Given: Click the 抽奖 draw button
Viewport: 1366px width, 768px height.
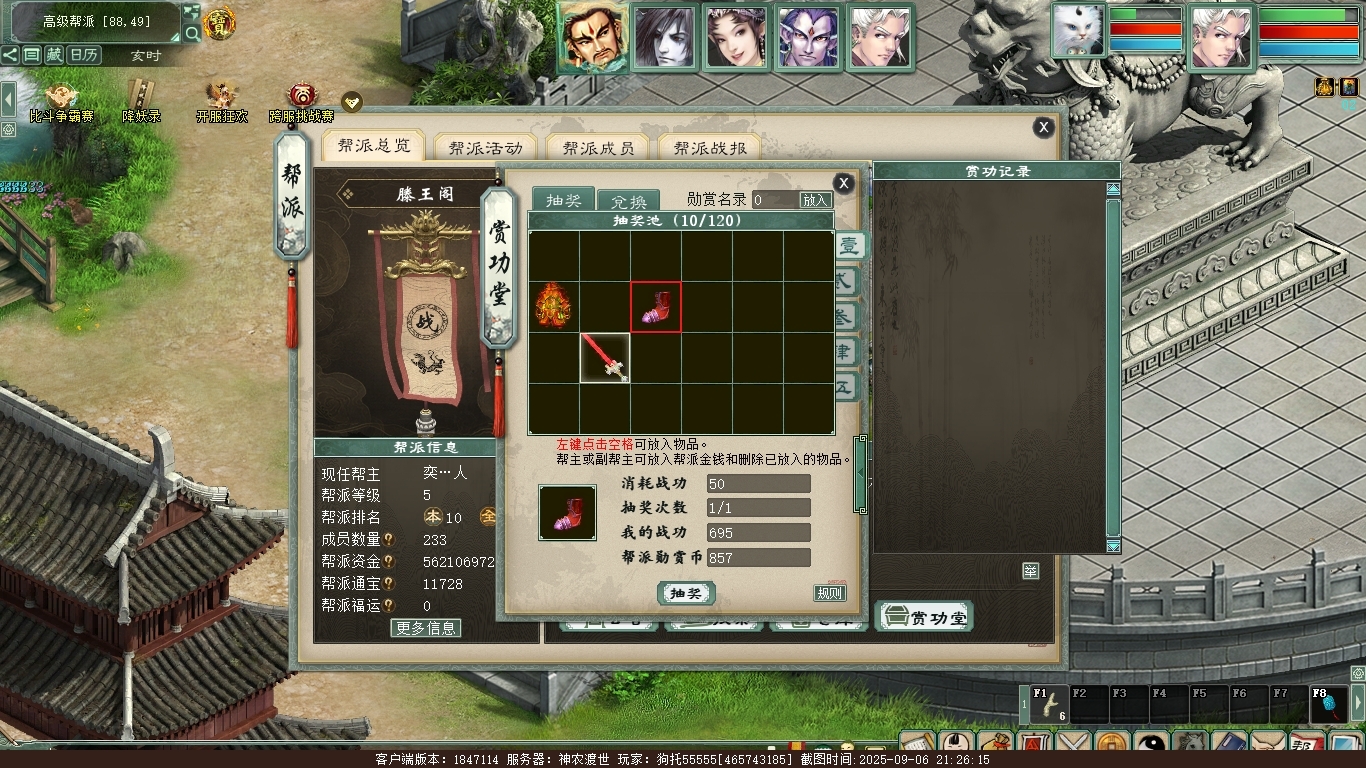Looking at the screenshot, I should point(686,593).
